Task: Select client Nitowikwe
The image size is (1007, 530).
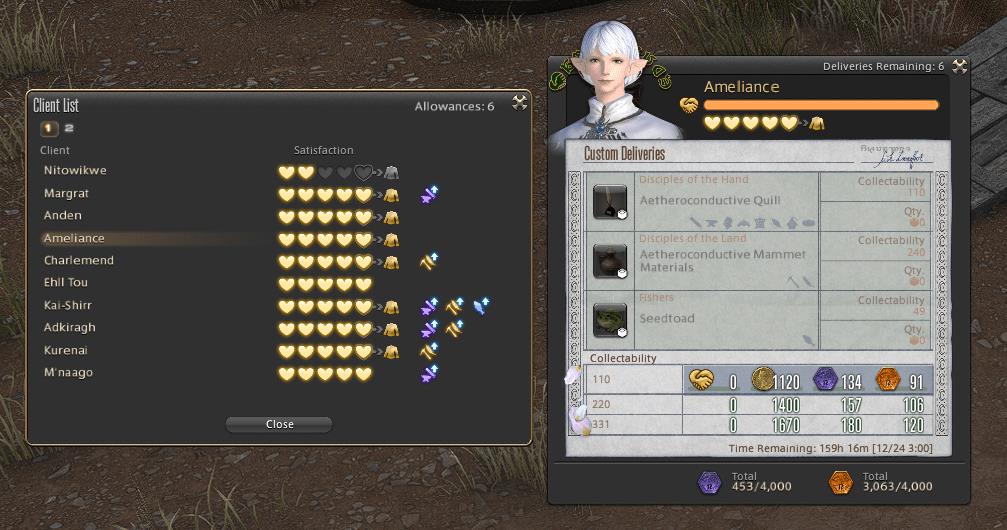Action: tap(75, 171)
